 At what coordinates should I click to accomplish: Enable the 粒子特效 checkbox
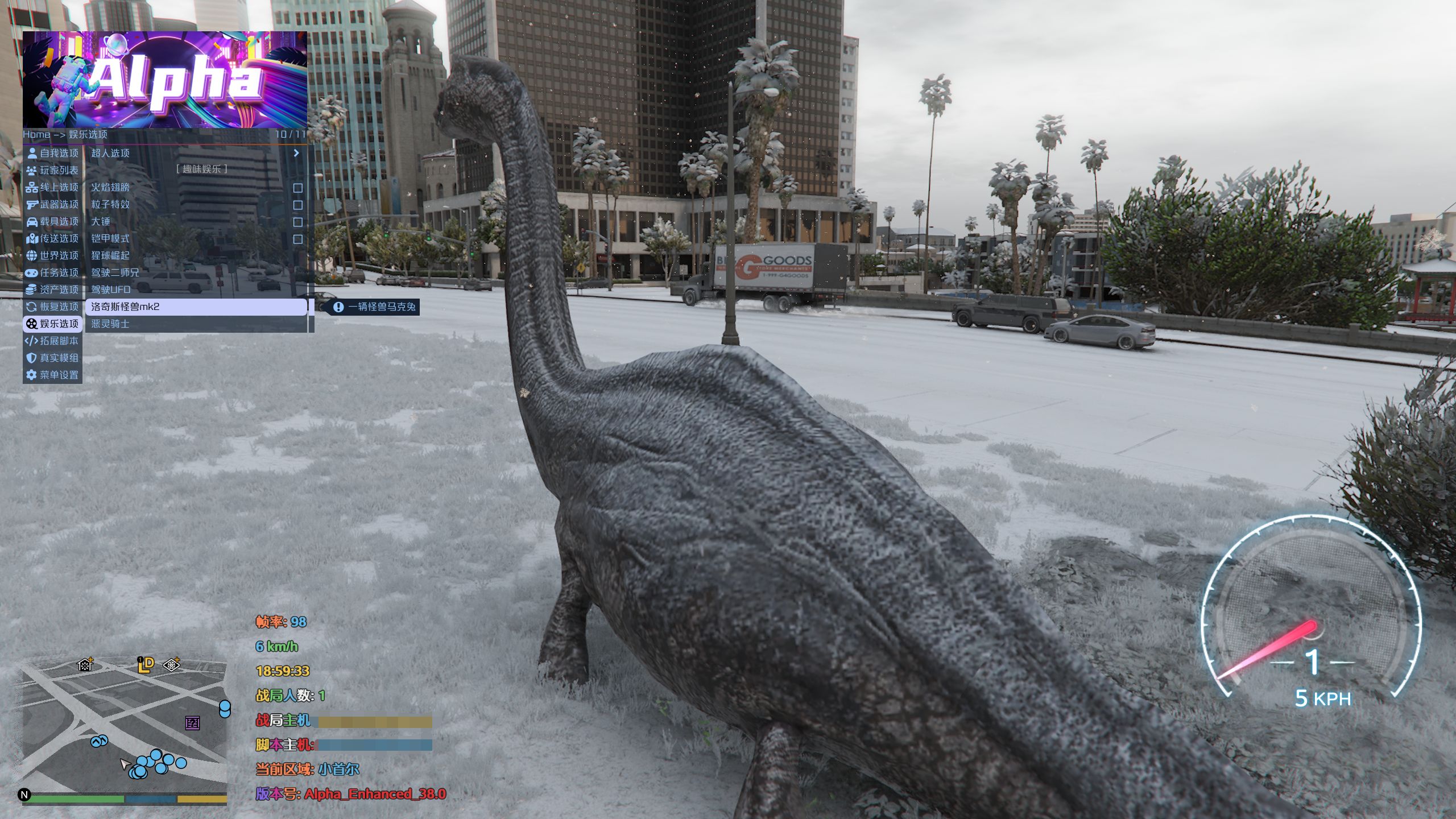(x=297, y=205)
